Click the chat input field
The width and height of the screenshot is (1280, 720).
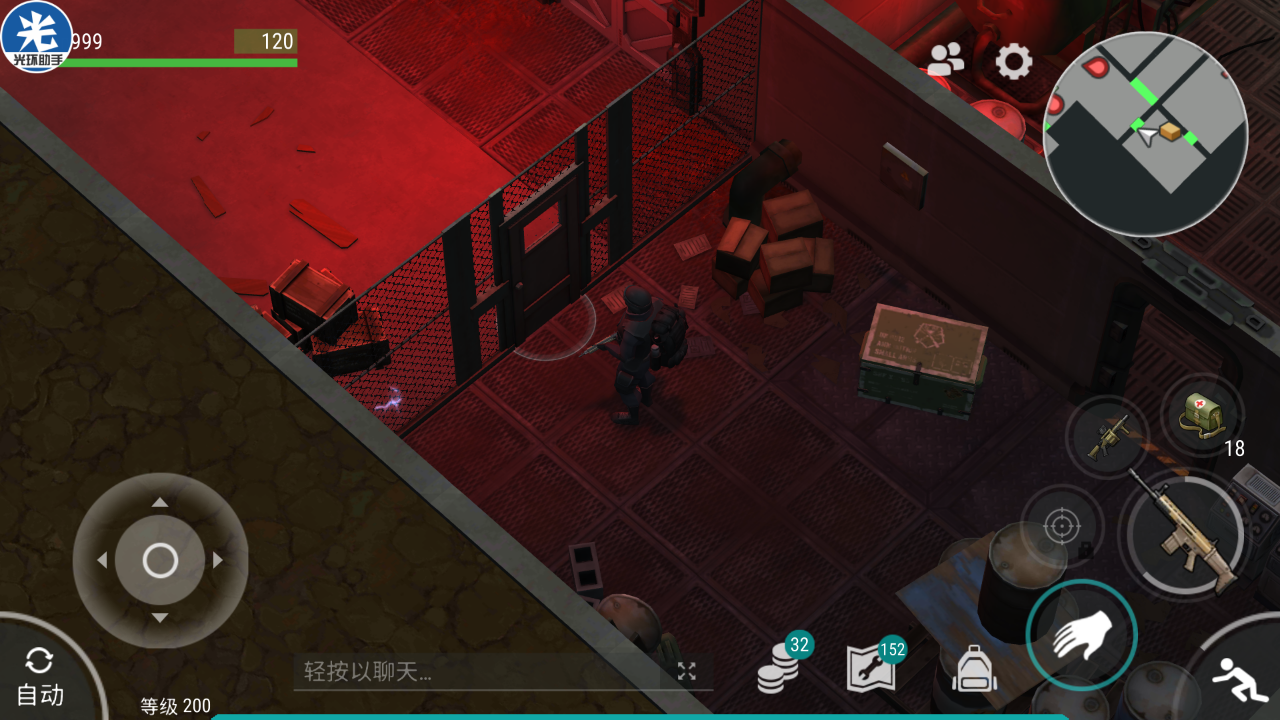point(480,672)
